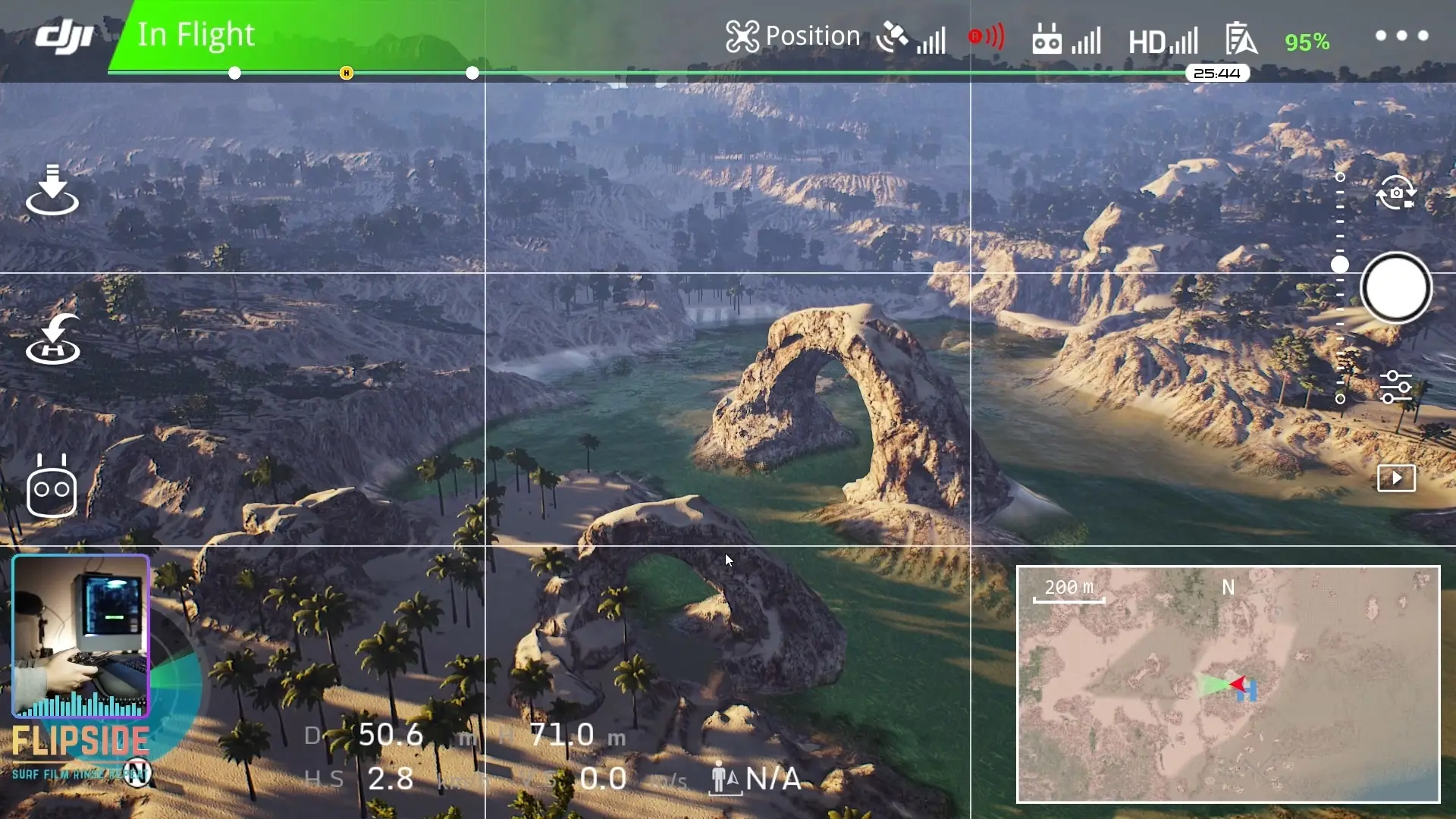Open the remote controller robot-face icon

(x=52, y=488)
